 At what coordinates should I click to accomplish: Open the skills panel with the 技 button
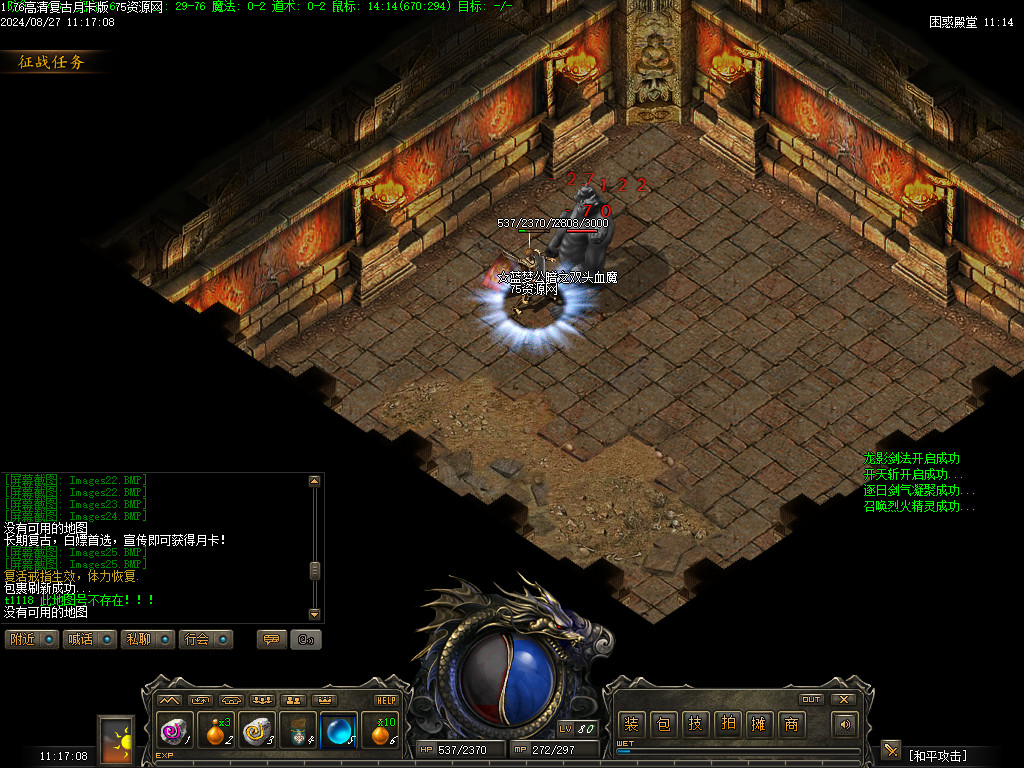(695, 725)
